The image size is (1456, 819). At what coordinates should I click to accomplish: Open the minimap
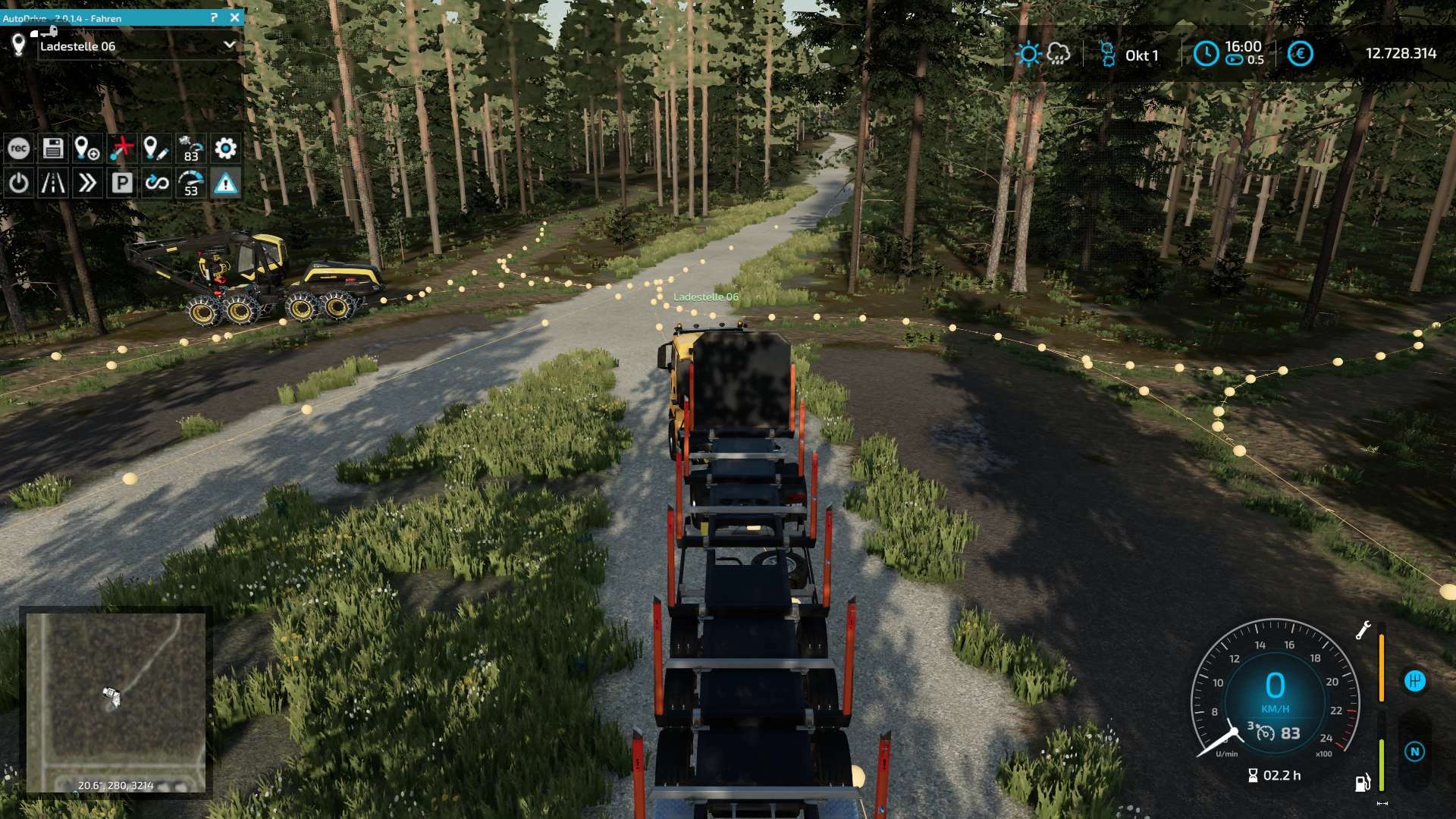[x=116, y=703]
